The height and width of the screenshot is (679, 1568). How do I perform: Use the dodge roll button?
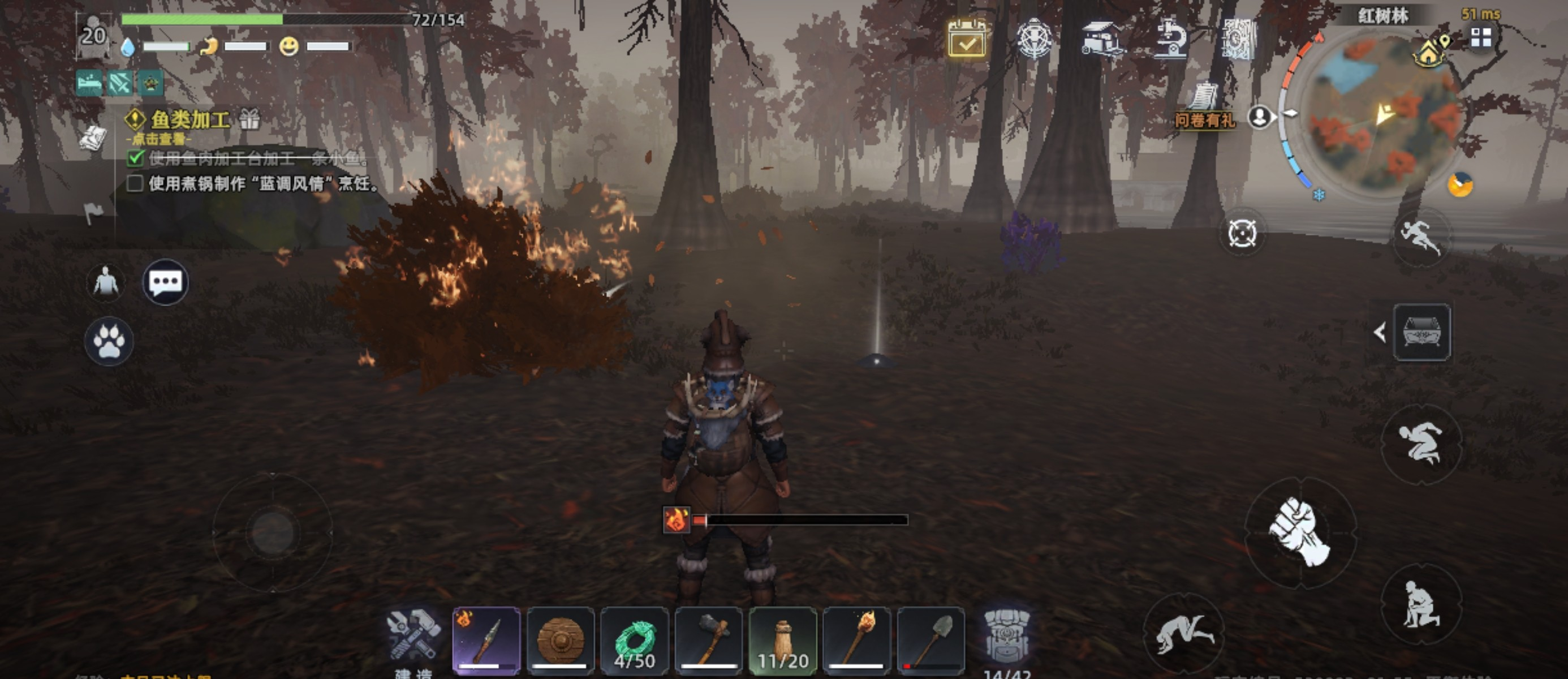[x=1420, y=444]
